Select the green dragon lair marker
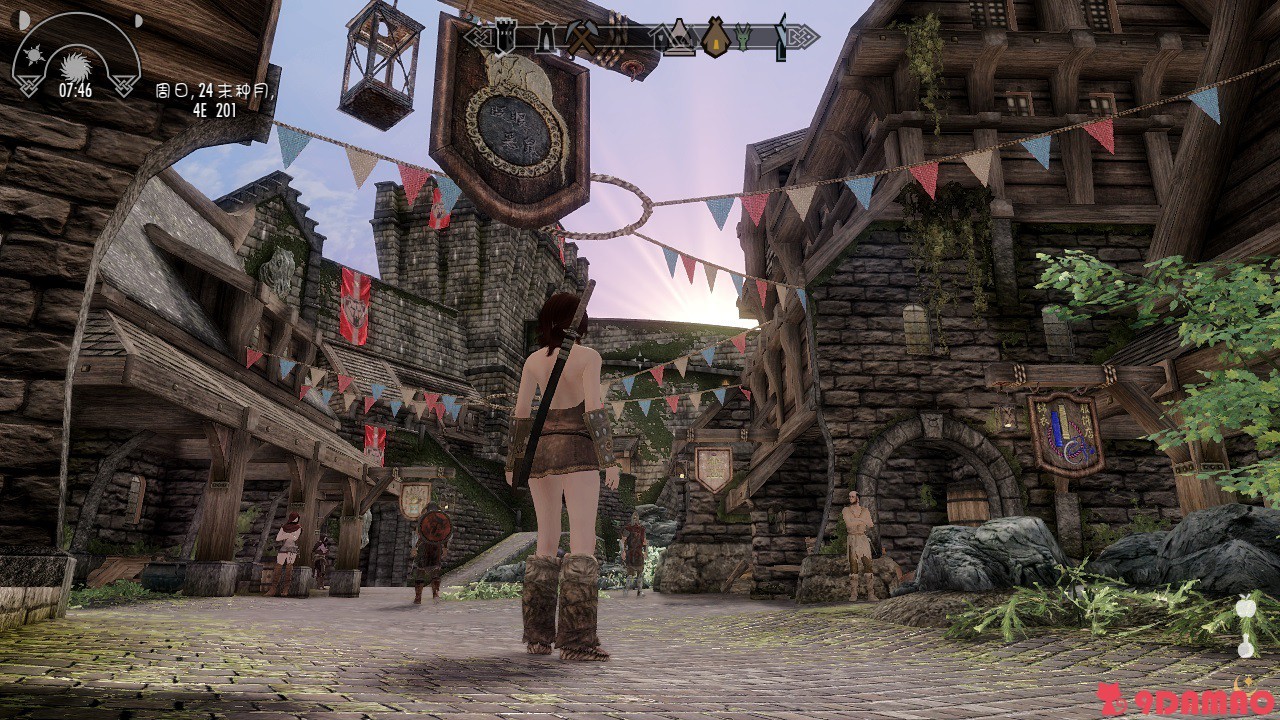Screen dimensions: 1280x720 (744, 37)
